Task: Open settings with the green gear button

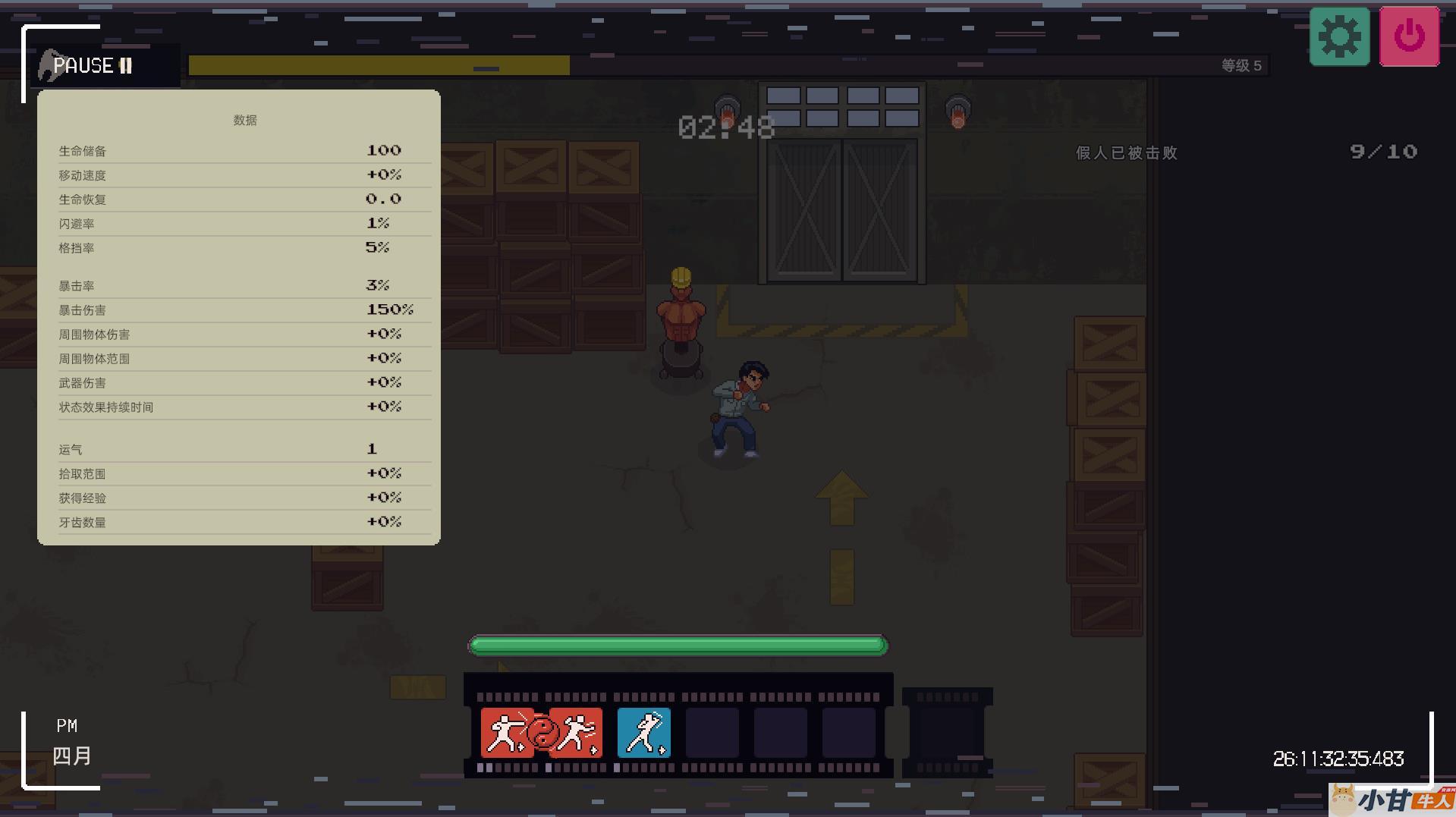Action: 1339,37
